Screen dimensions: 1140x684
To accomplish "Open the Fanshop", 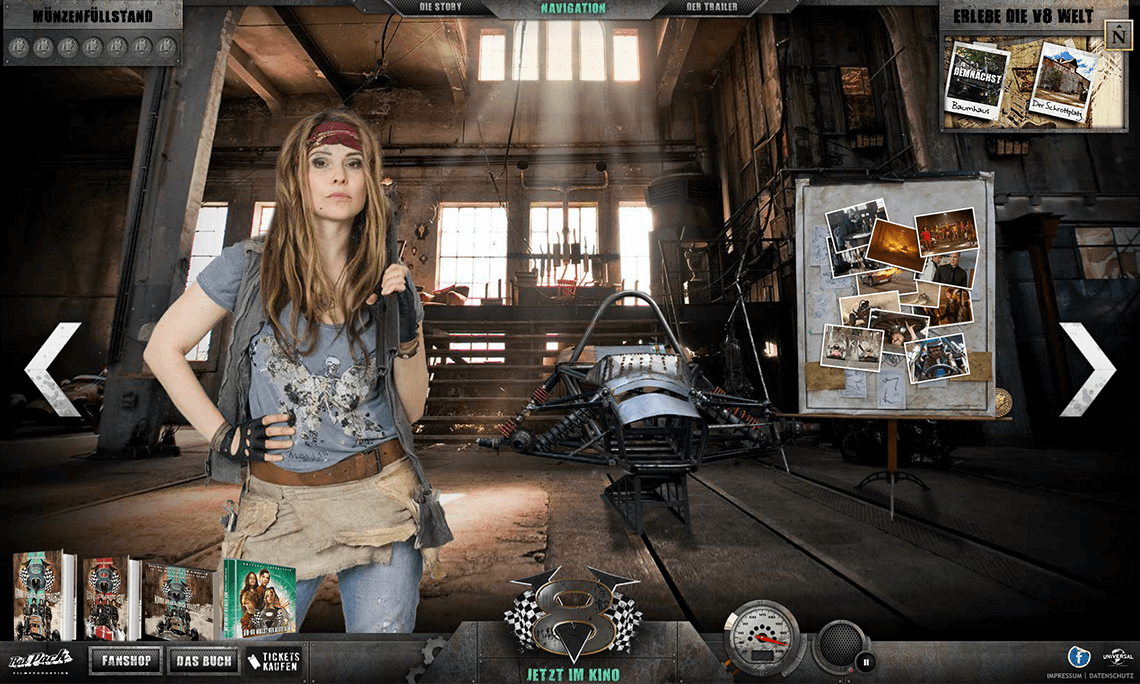I will (125, 660).
